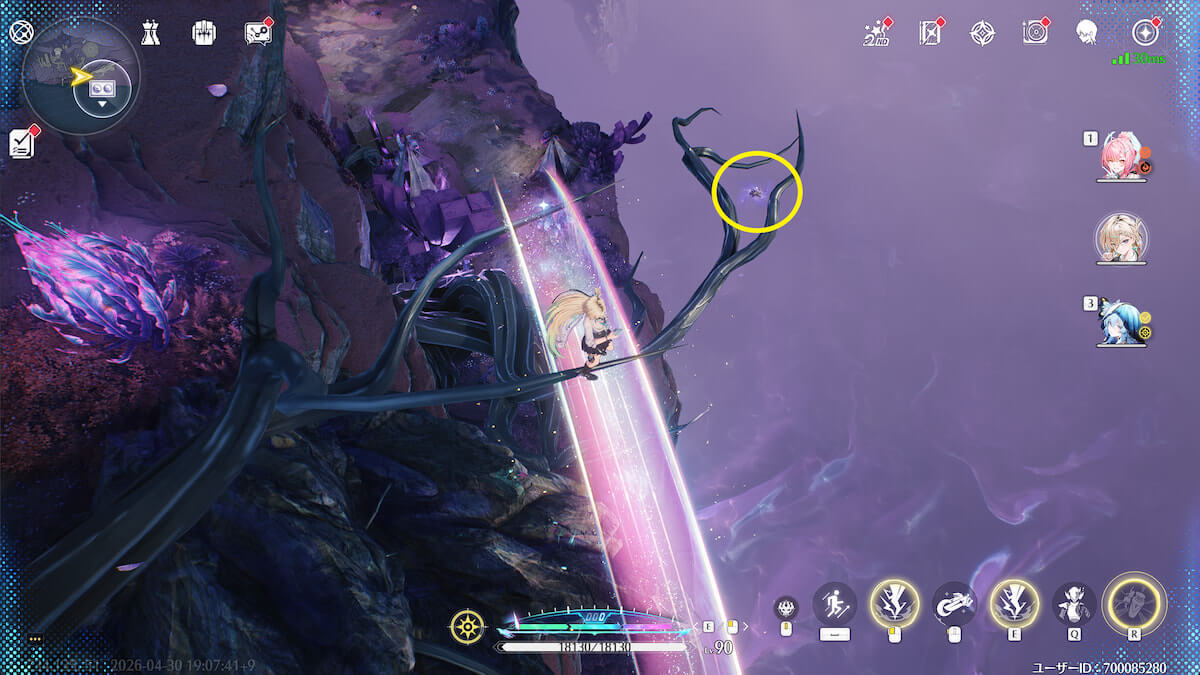The image size is (1200, 675).
Task: Click the golden sun emblem by health bar
Action: (467, 627)
